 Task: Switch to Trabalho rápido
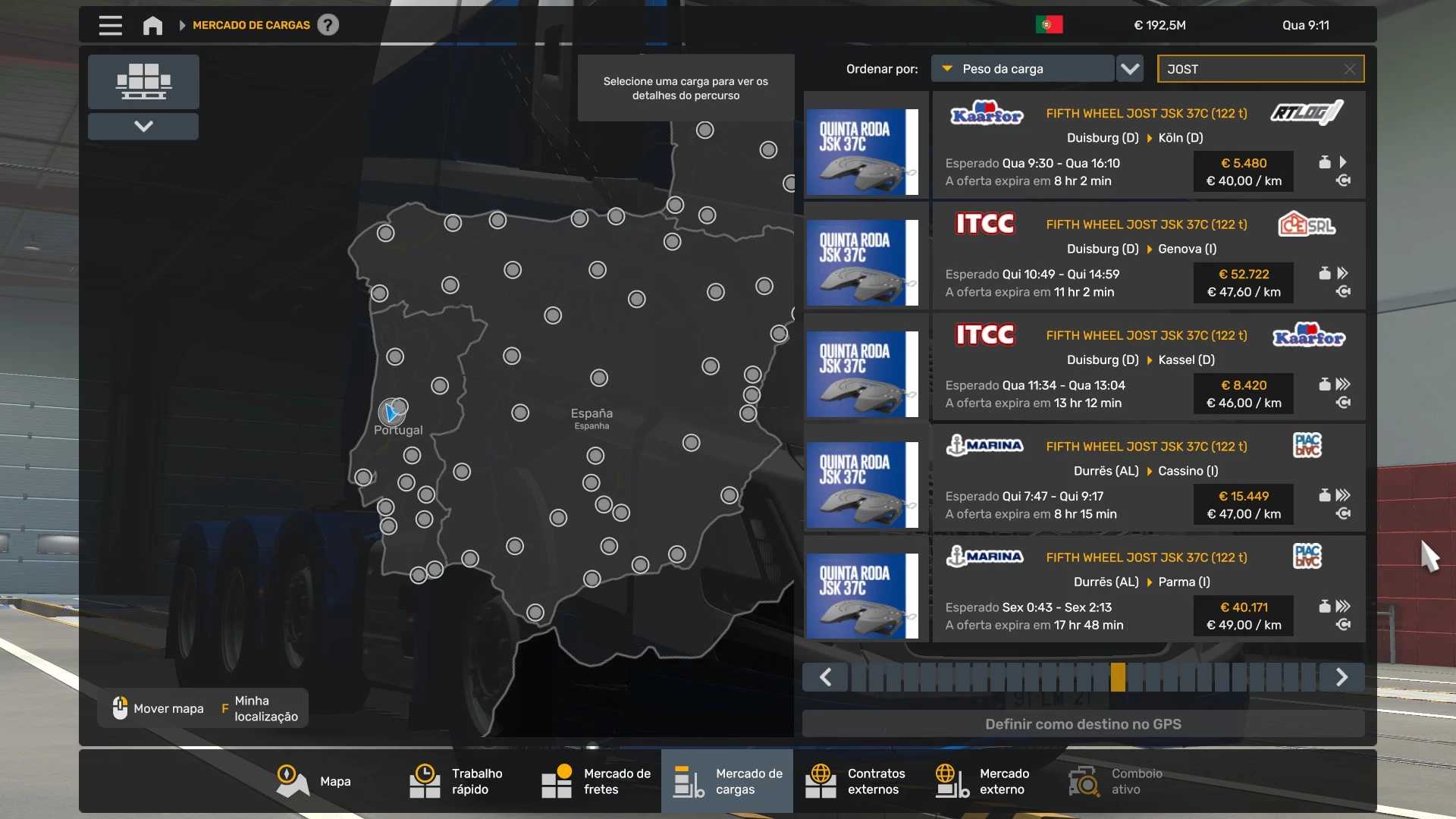point(457,781)
